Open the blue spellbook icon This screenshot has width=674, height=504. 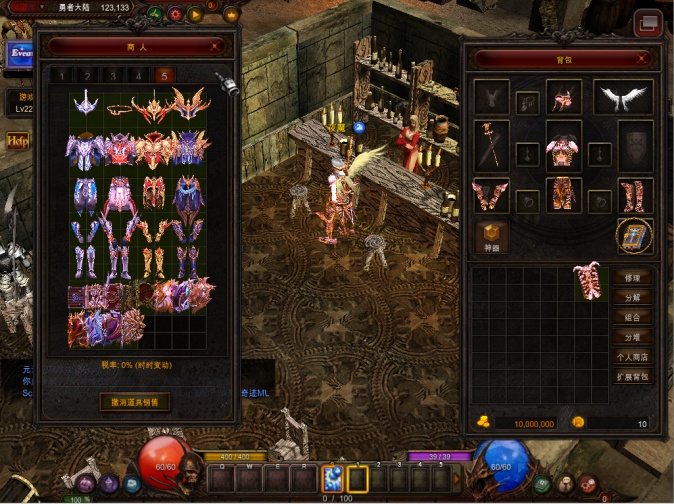coord(634,236)
